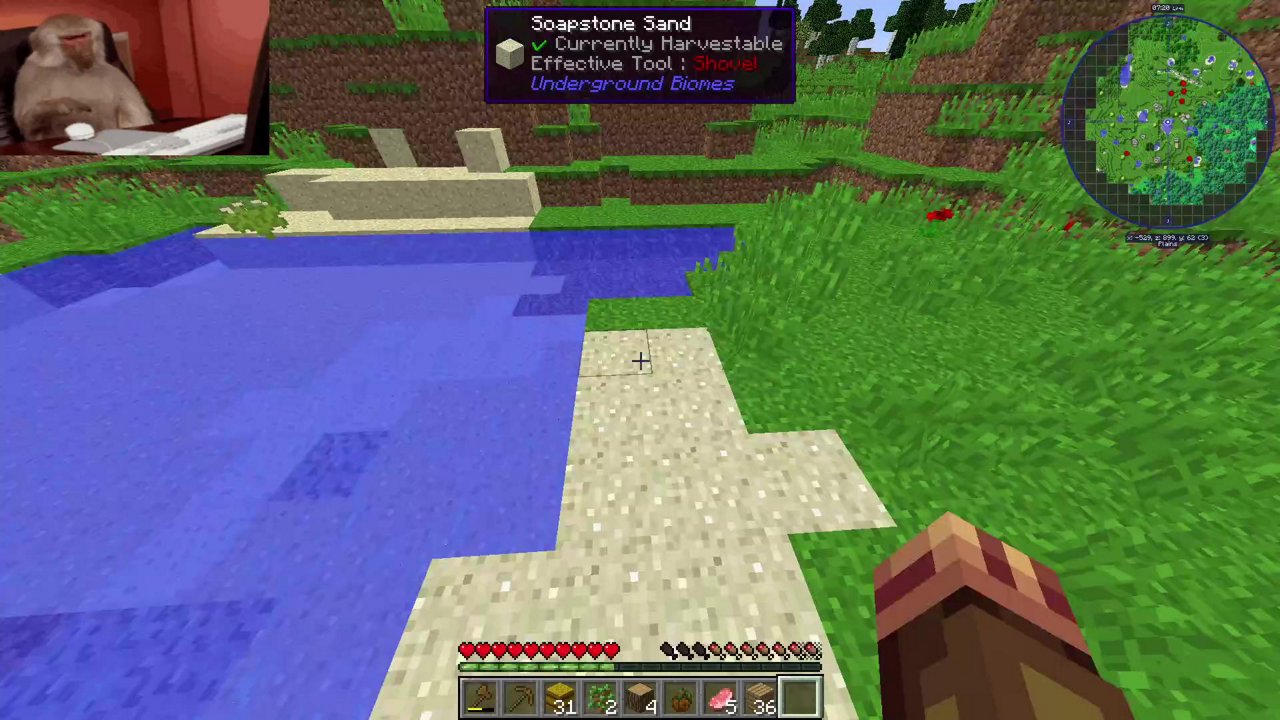1280x720 pixels.
Task: Select the raw porkchop stack of 5
Action: point(720,696)
